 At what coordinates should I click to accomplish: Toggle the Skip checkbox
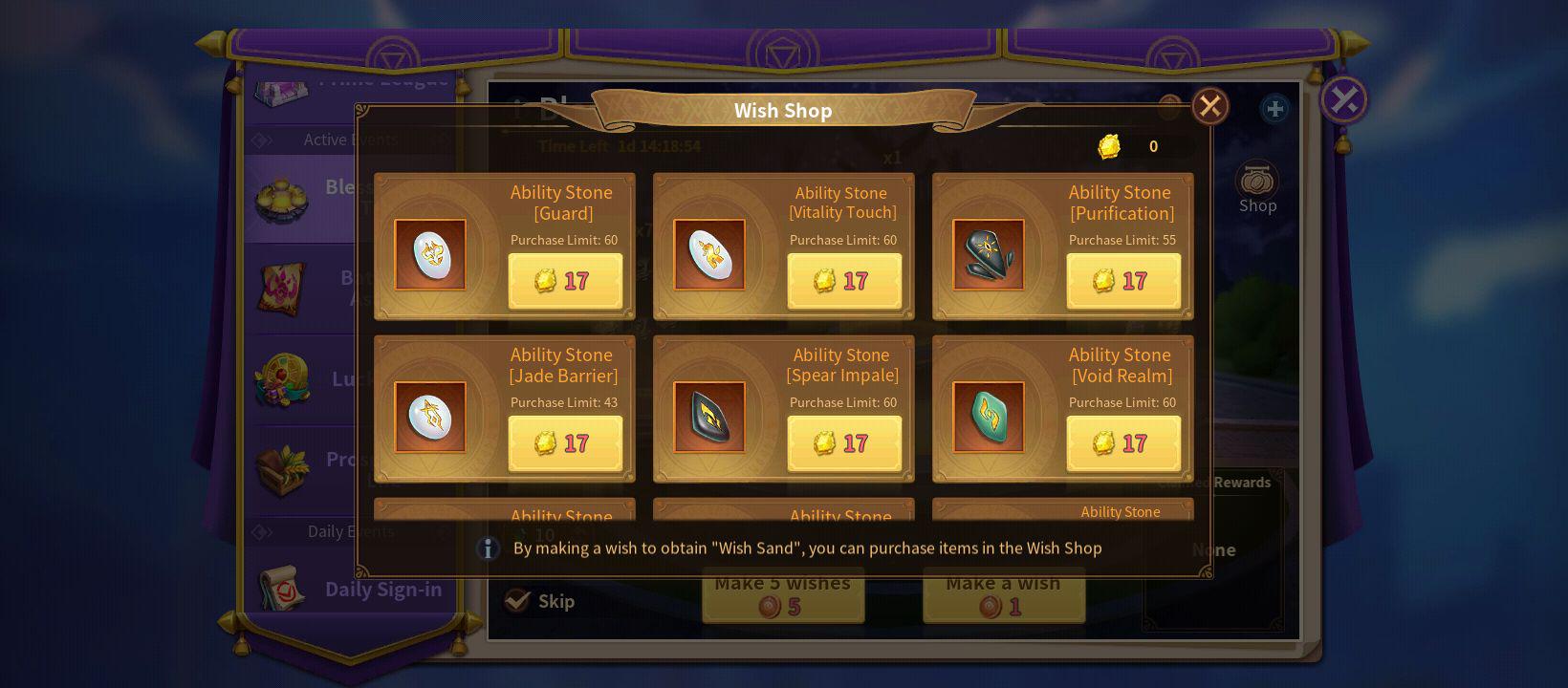[517, 600]
